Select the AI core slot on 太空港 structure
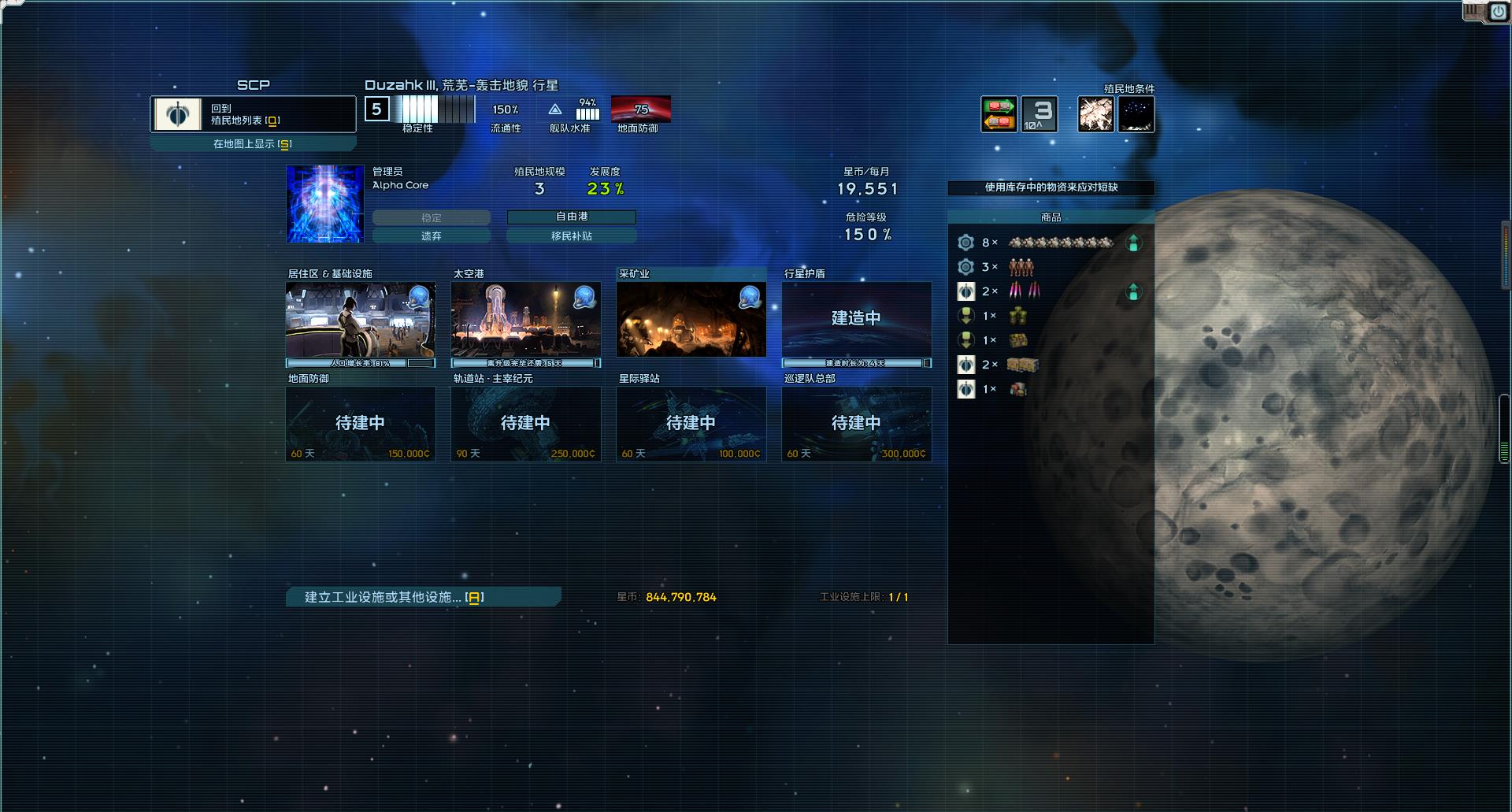Image resolution: width=1512 pixels, height=812 pixels. [x=584, y=298]
